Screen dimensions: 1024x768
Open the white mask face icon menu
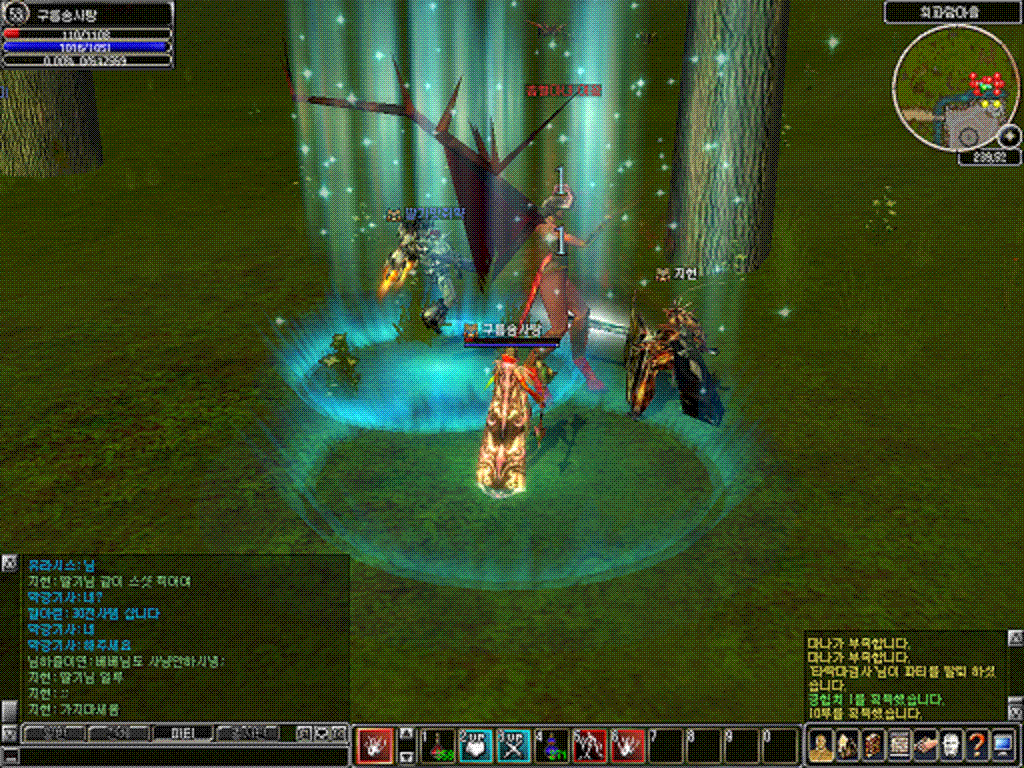click(x=951, y=745)
